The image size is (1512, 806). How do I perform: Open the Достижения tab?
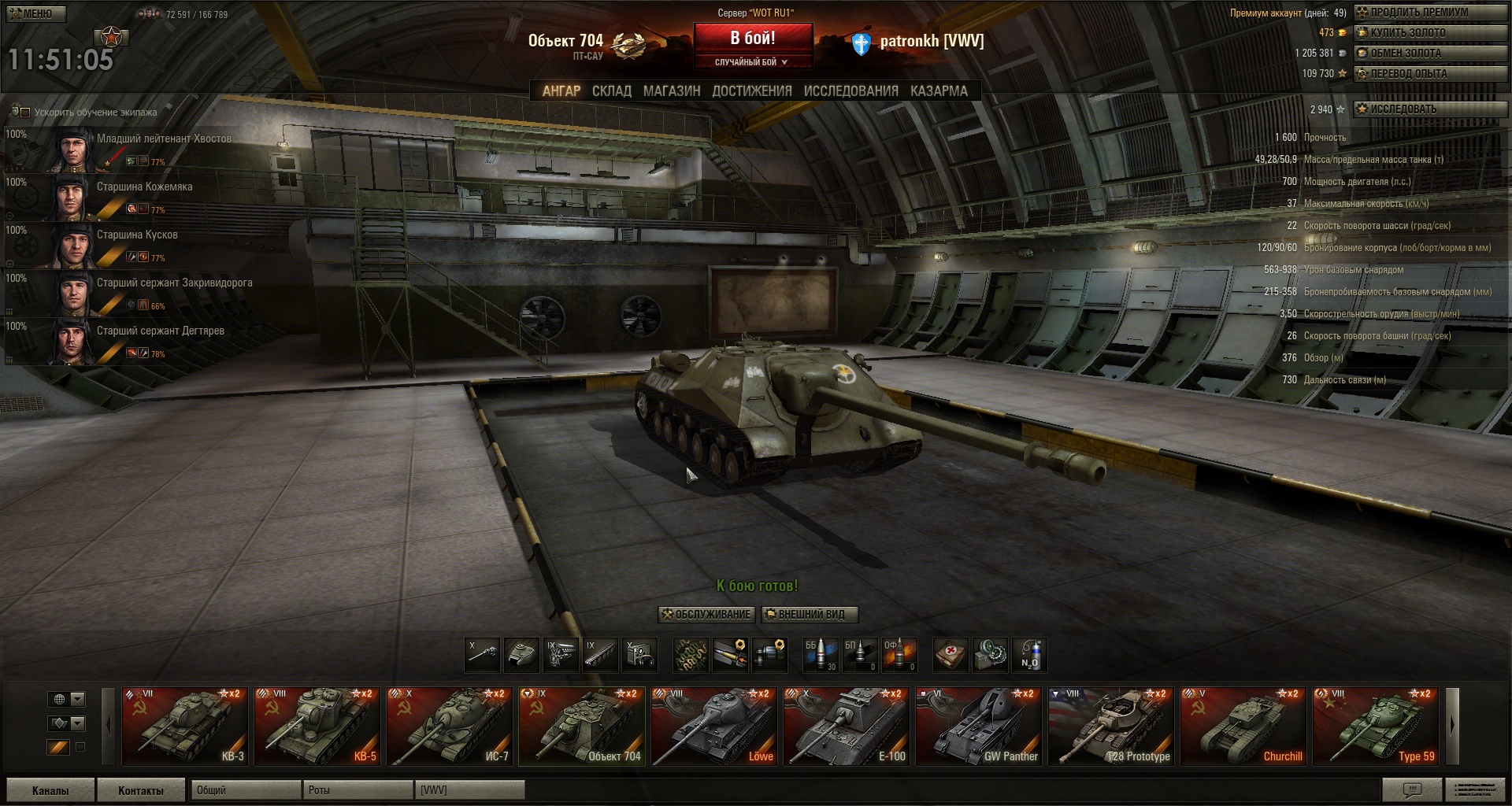coord(751,91)
